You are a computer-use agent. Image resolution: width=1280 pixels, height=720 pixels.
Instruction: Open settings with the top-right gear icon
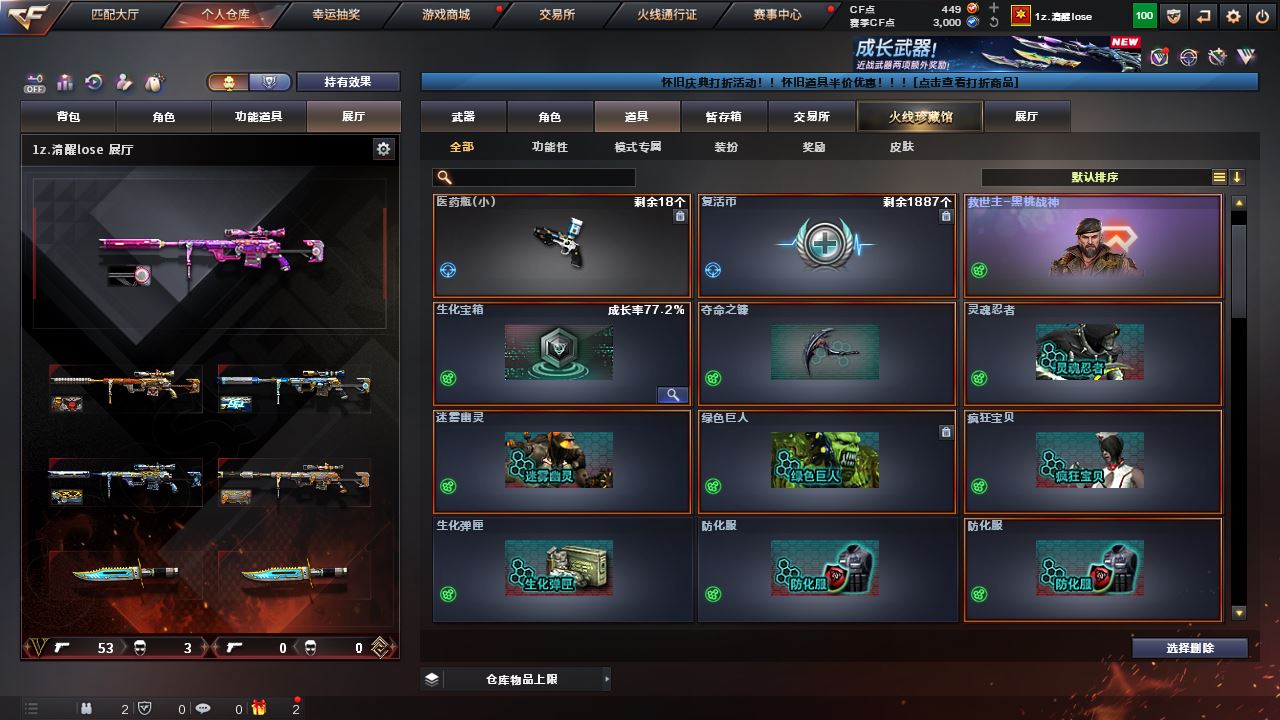pos(1233,16)
